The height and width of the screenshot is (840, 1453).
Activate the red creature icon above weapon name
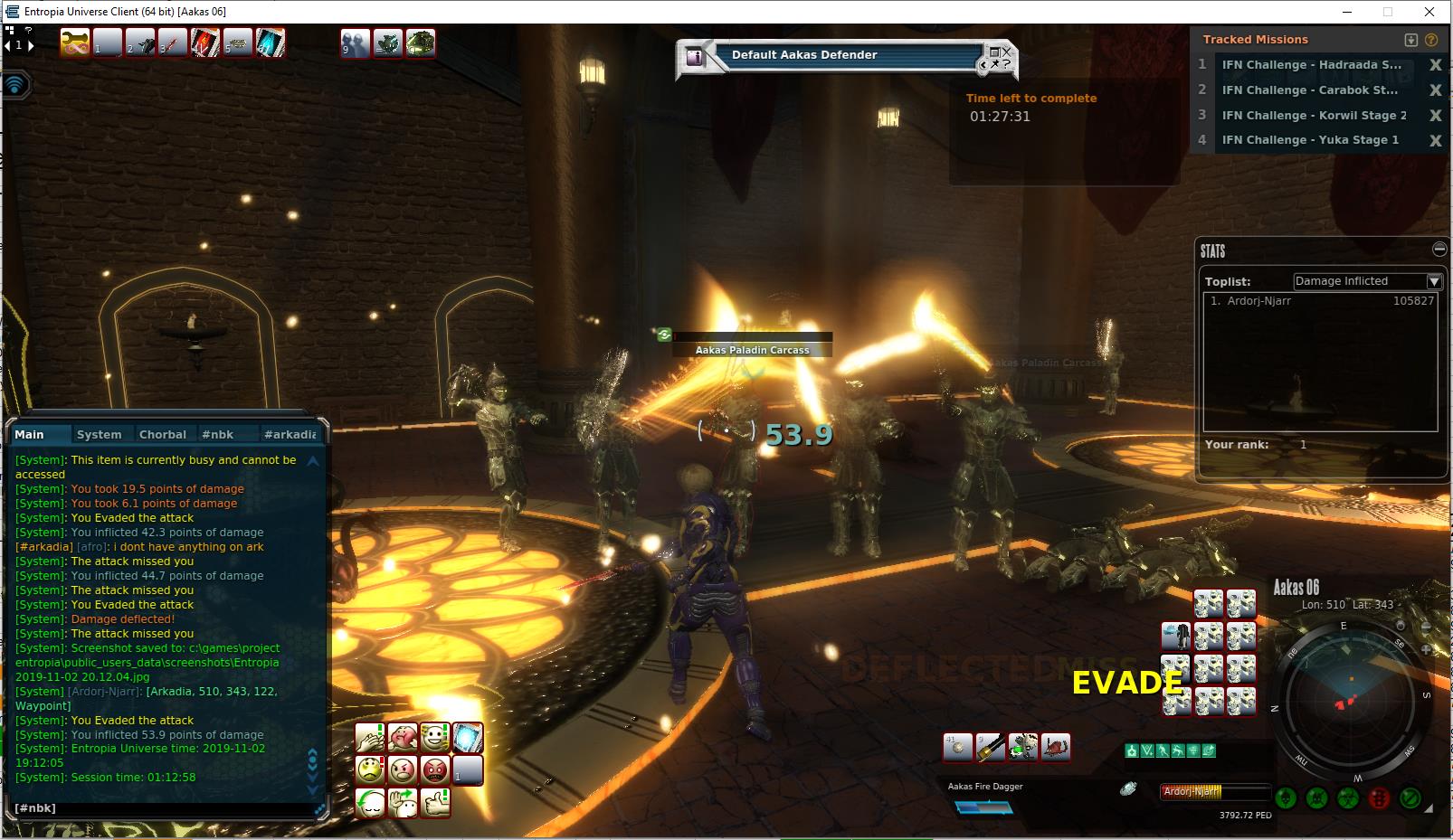(1056, 747)
